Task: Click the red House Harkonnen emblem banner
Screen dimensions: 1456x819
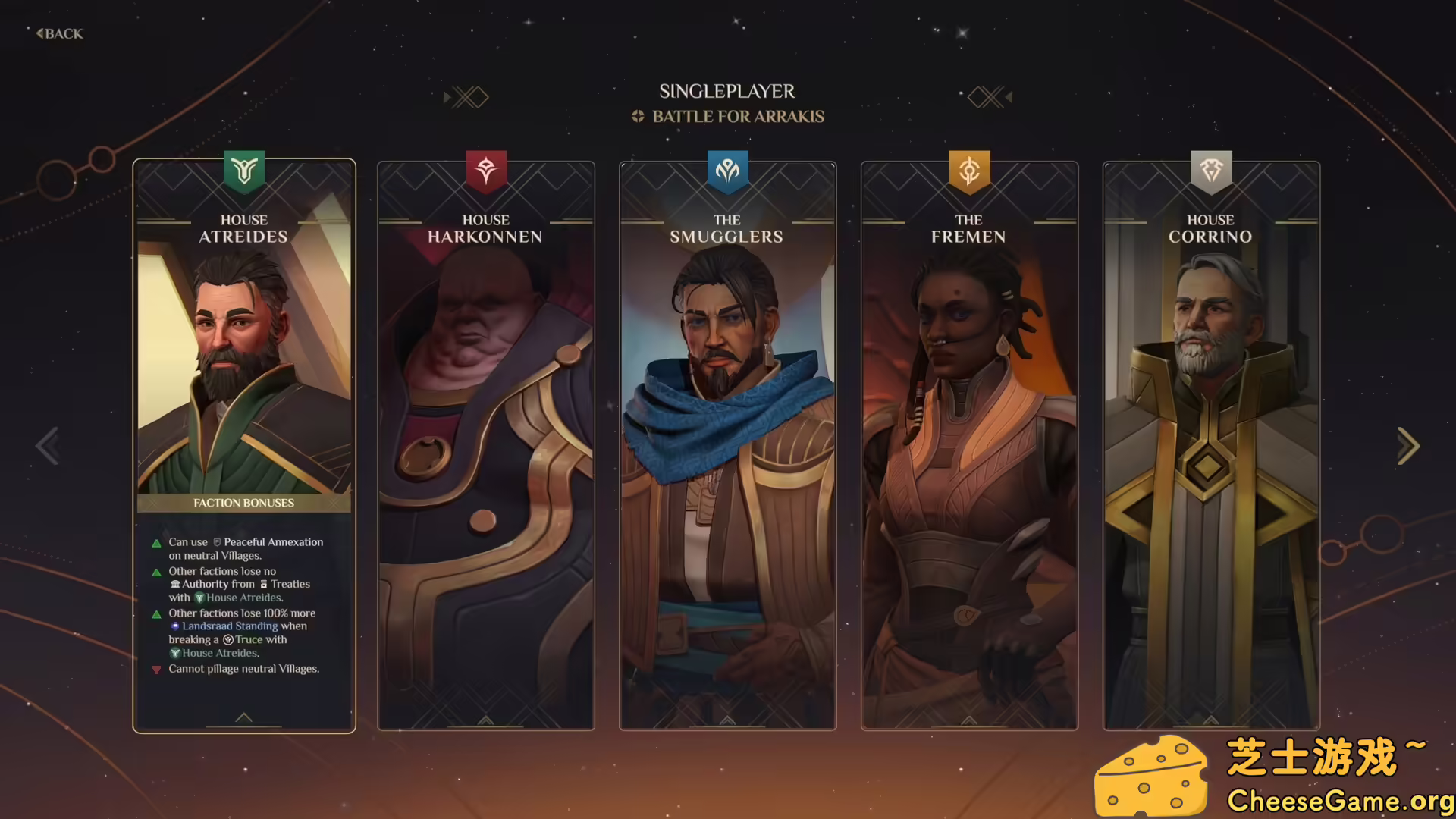Action: (486, 171)
